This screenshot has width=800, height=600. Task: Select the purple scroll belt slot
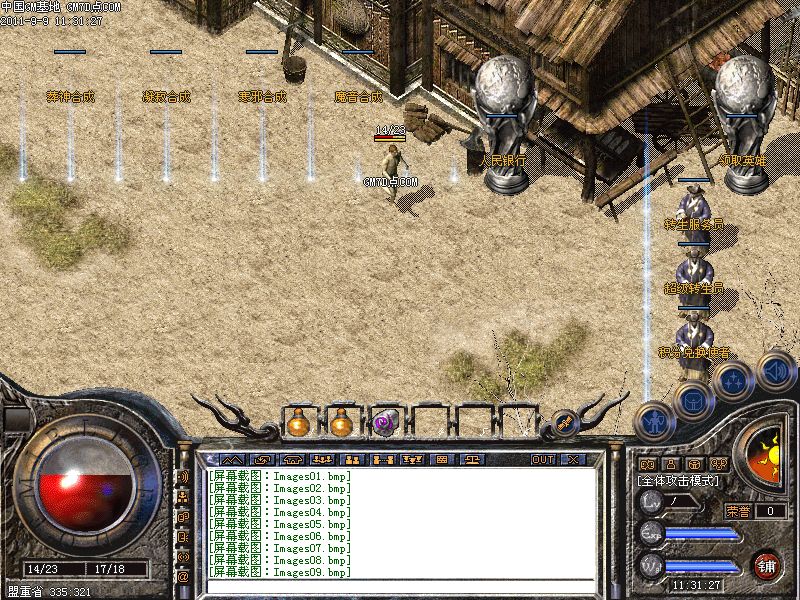[x=386, y=423]
